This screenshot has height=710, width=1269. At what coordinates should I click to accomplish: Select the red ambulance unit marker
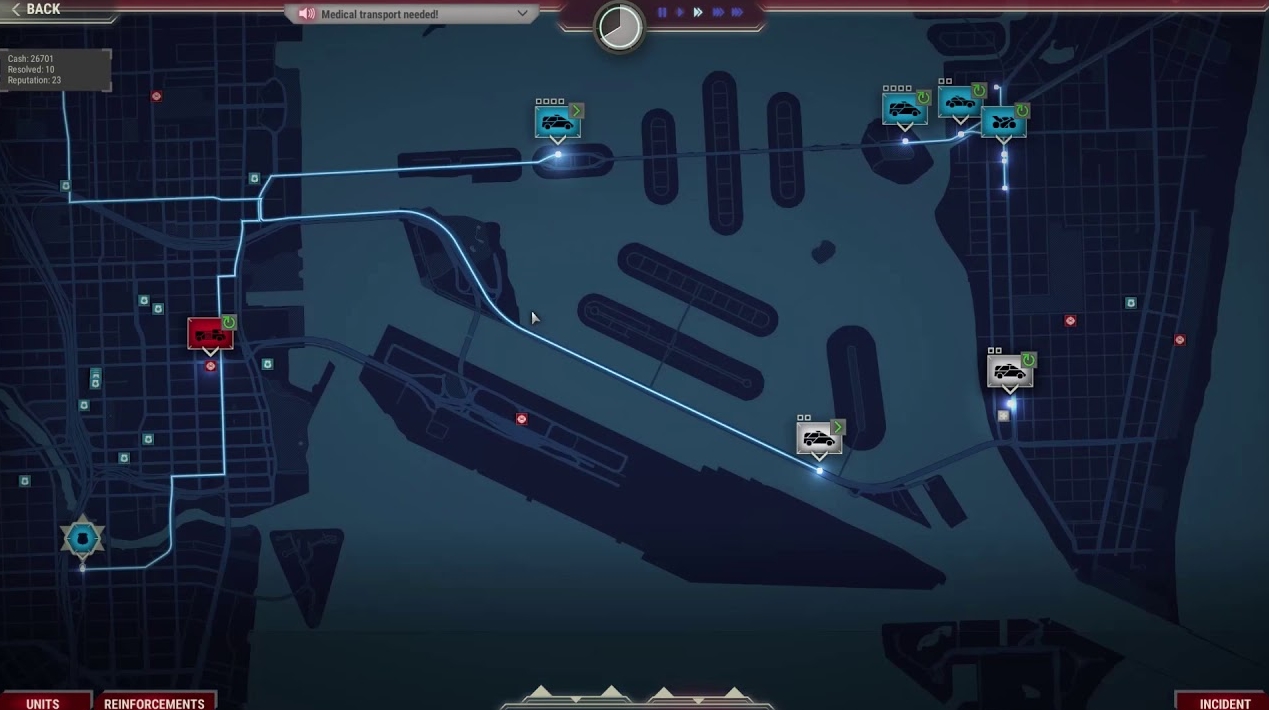(x=210, y=334)
